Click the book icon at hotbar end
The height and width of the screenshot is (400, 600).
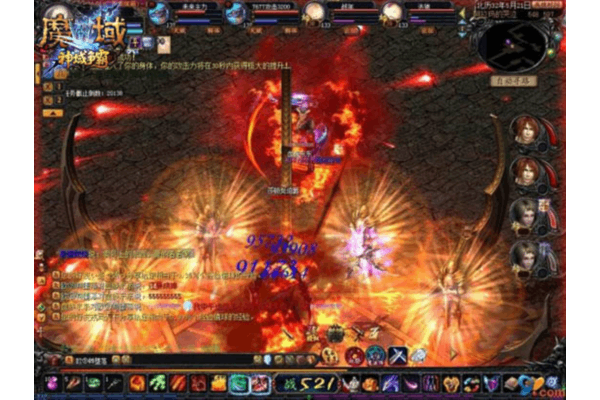511,383
